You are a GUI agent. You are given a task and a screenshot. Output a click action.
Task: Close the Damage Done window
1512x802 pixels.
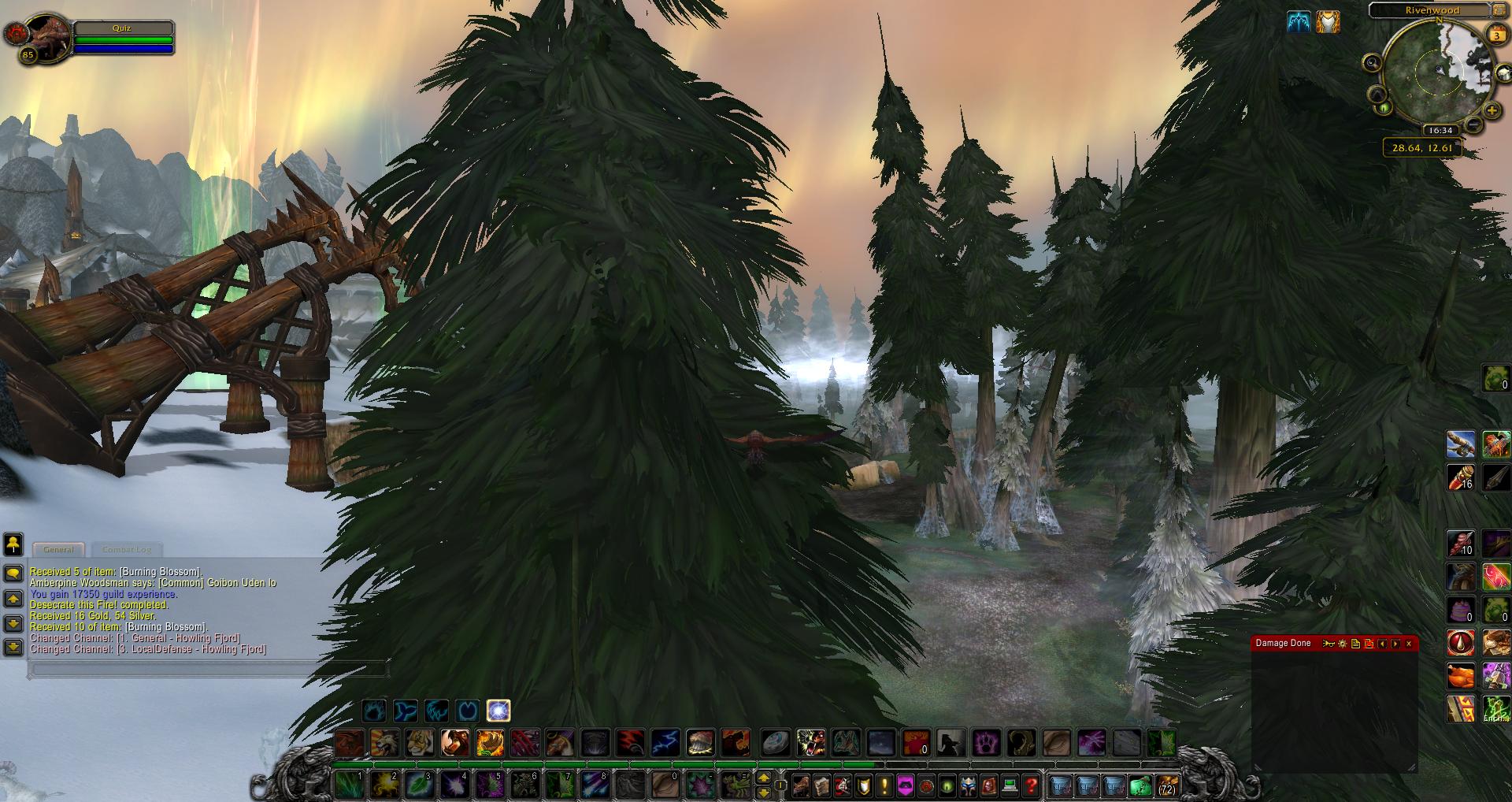point(1409,644)
